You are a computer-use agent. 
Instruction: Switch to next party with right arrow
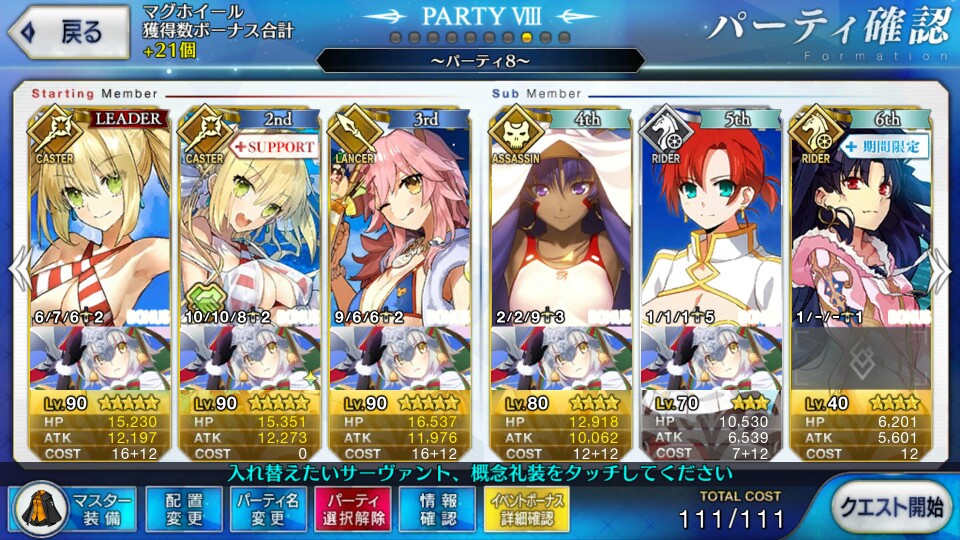click(941, 270)
